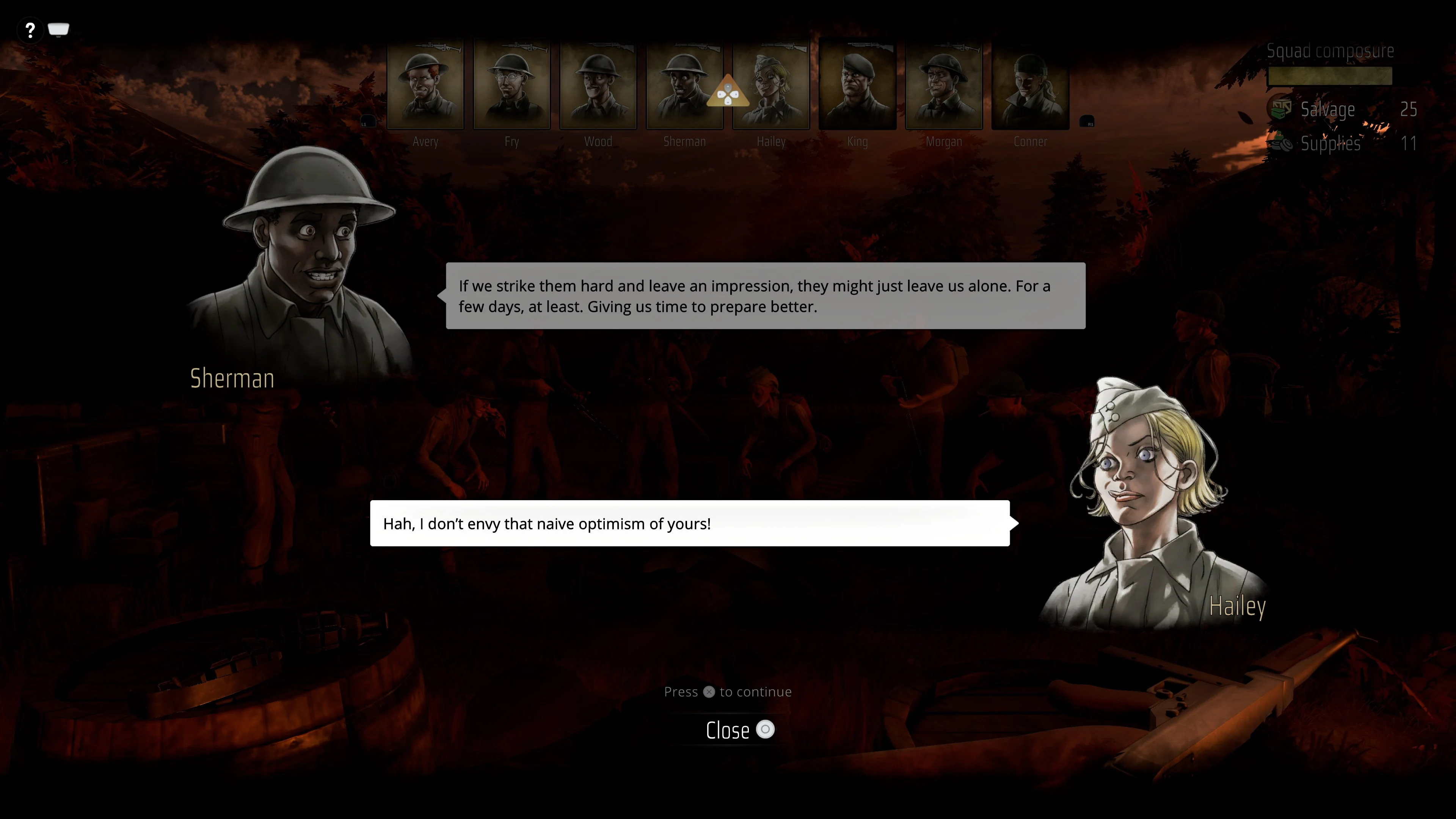Click the Salvage crate icon
Screen dimensions: 1456x819
[1281, 108]
